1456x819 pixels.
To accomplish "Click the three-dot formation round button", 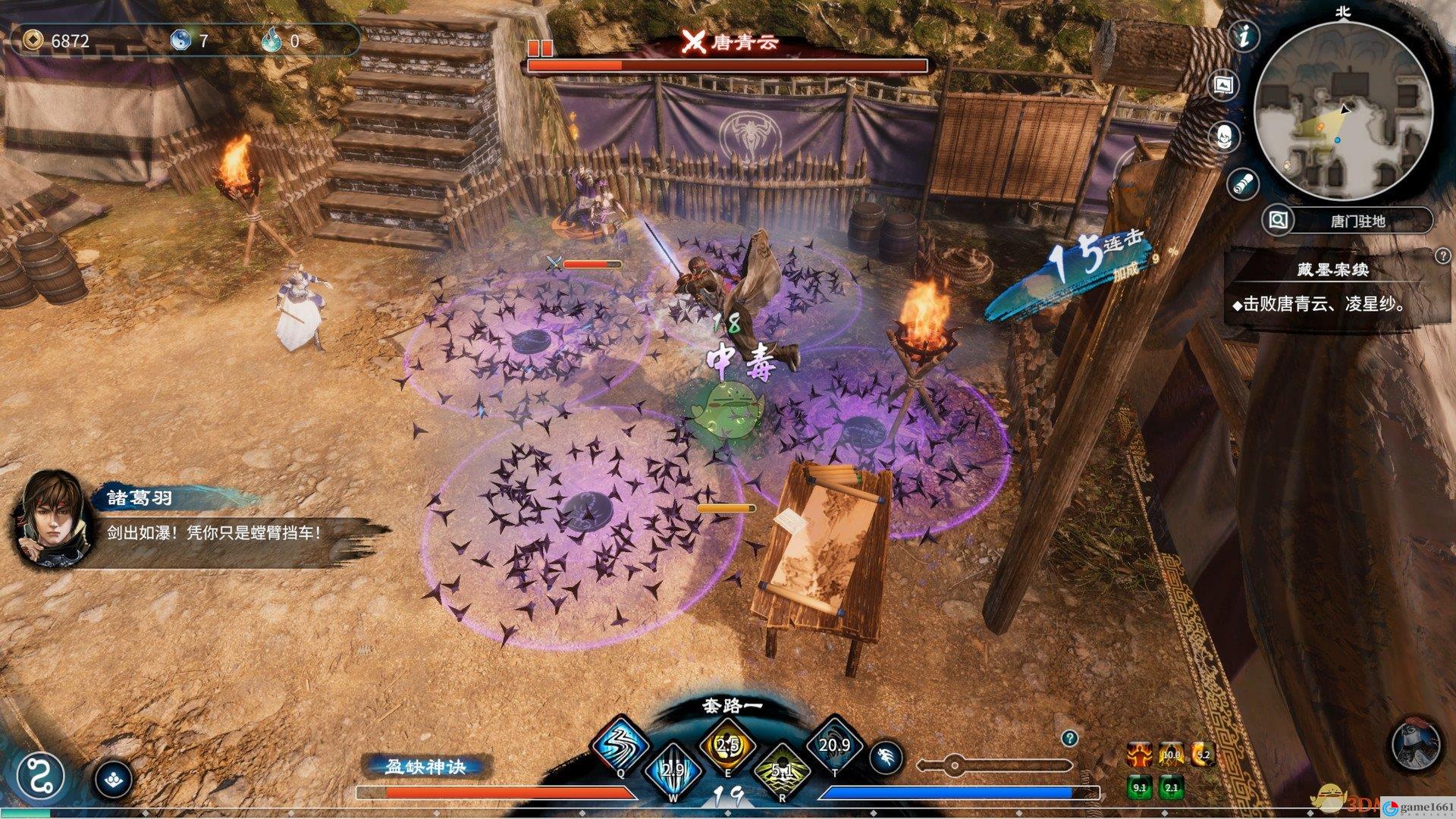I will (x=114, y=779).
